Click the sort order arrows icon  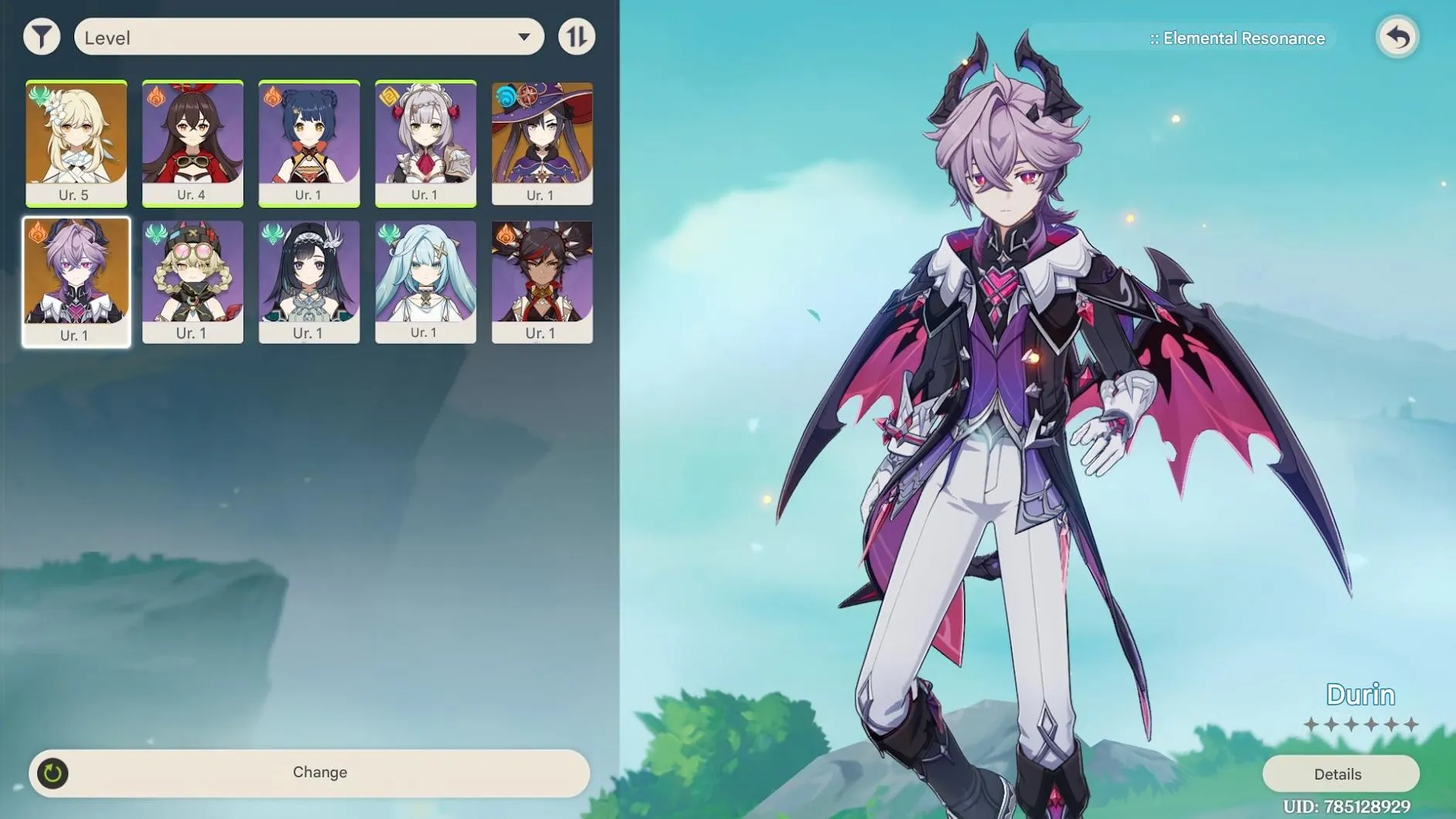577,36
